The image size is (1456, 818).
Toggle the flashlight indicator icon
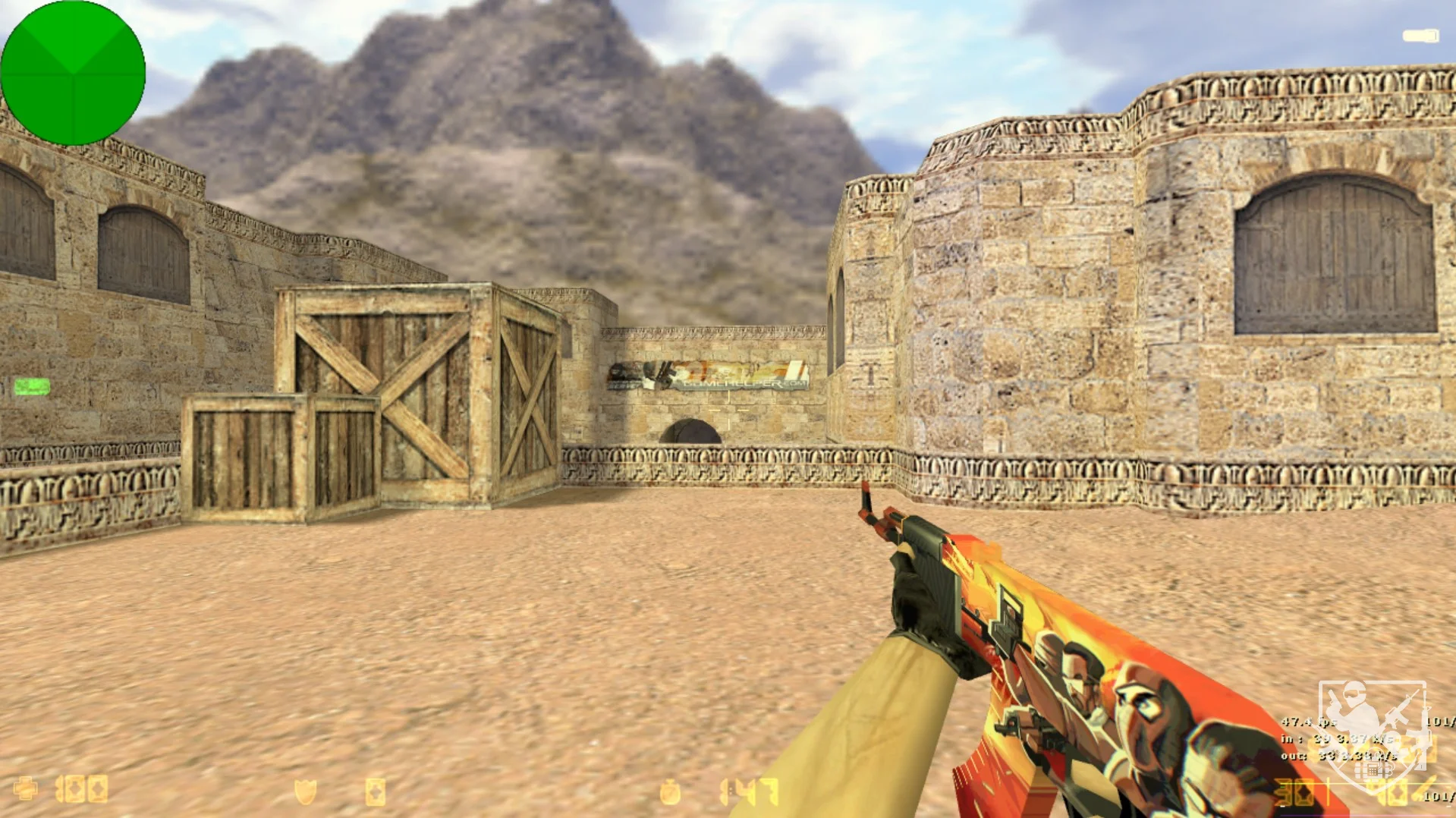click(1420, 36)
